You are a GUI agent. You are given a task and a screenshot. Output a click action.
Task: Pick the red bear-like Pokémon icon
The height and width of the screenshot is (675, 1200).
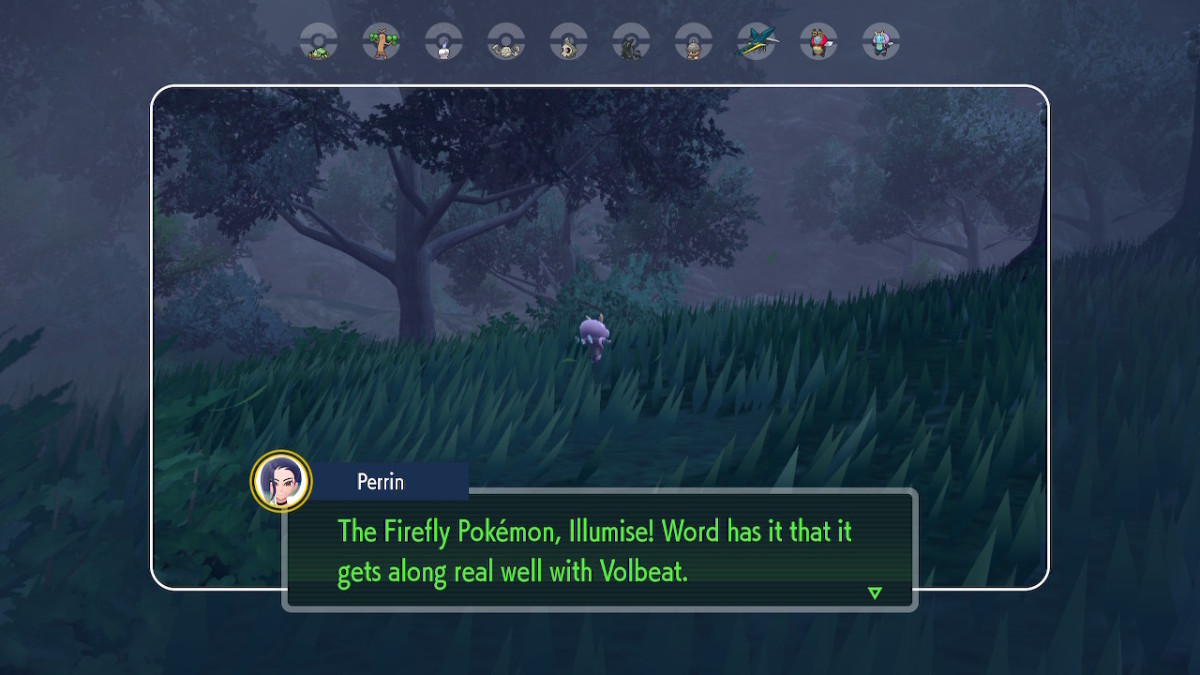(818, 42)
